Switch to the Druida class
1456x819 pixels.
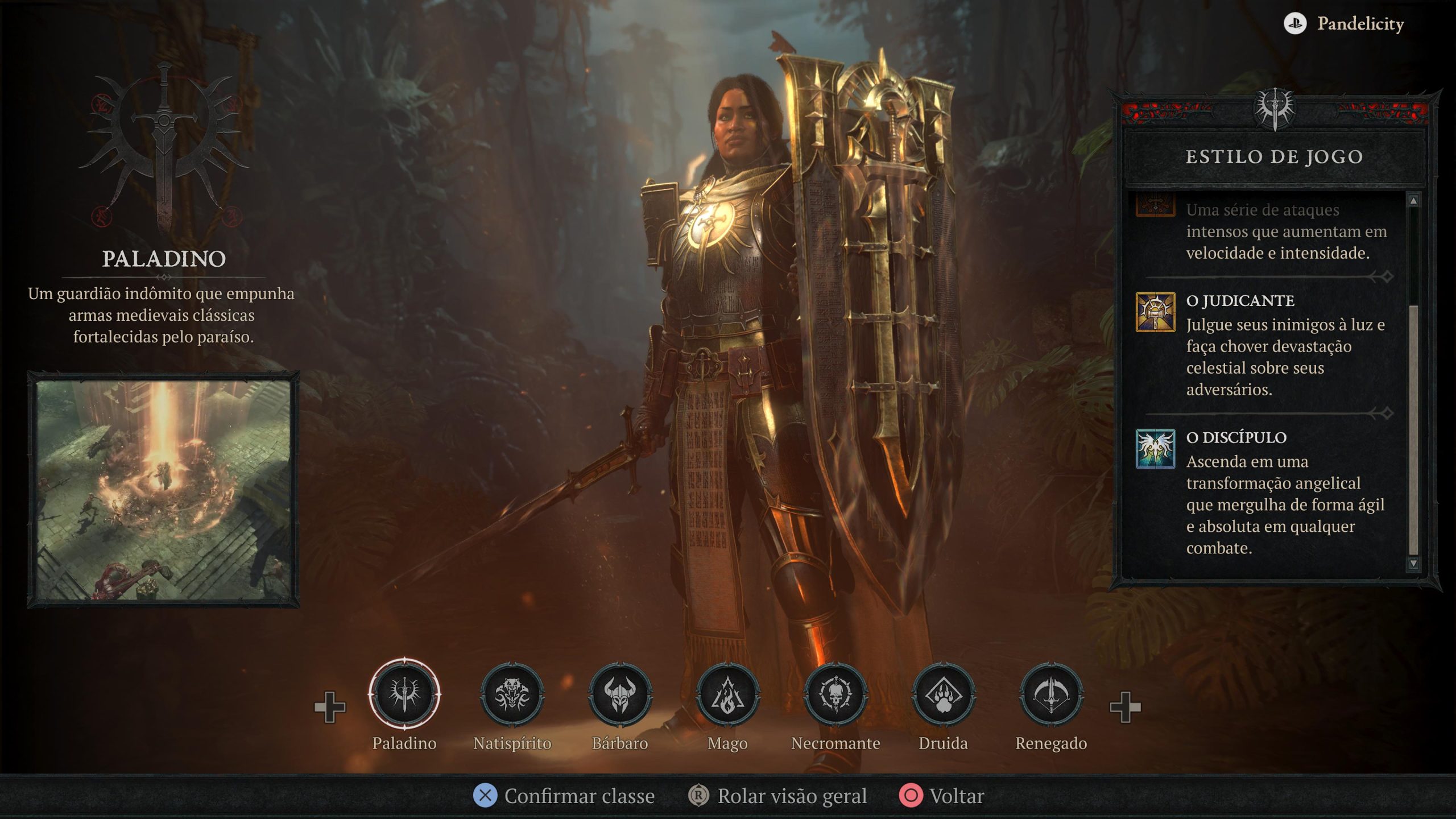pos(943,694)
